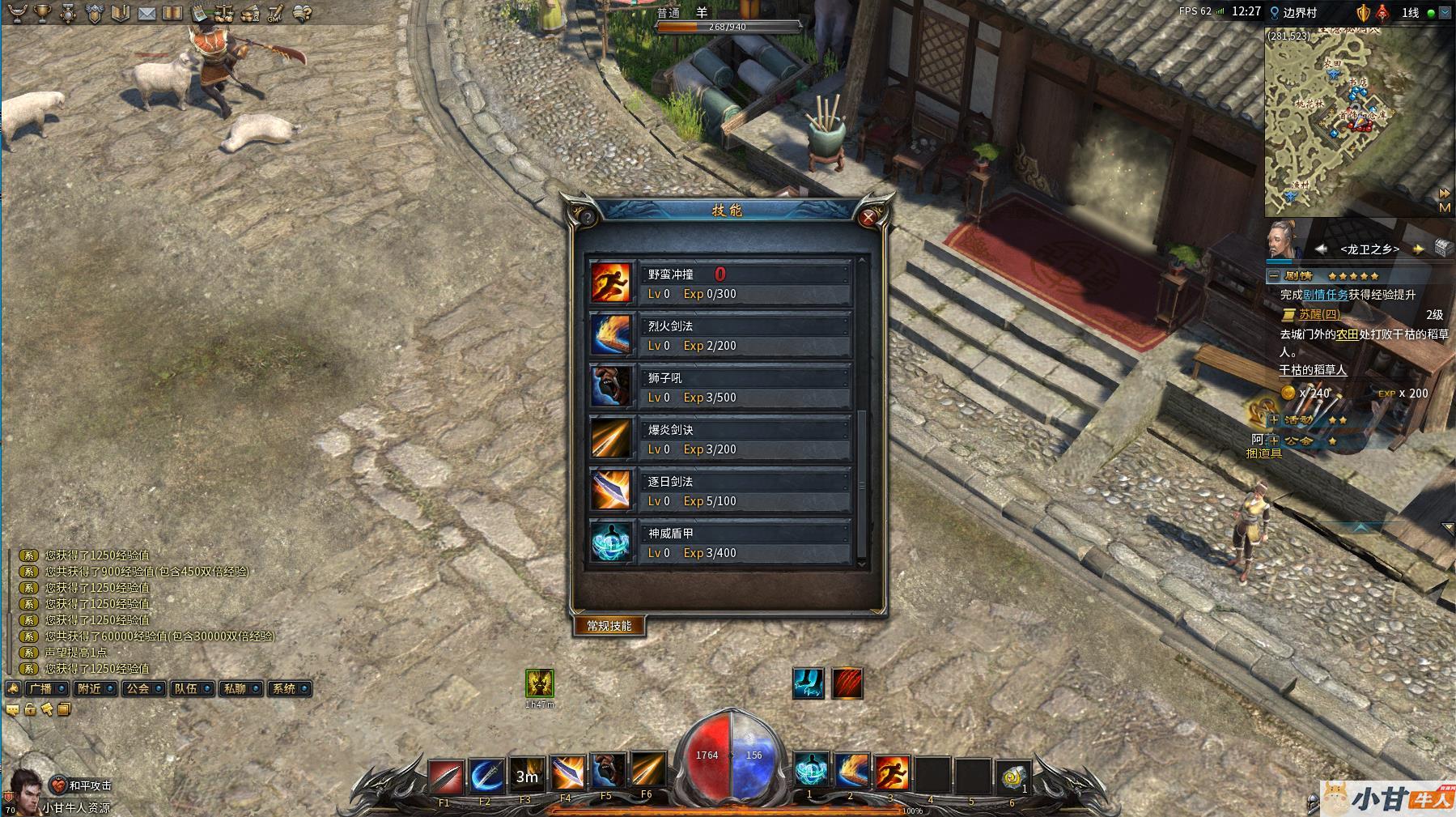Select the 队伍 chat channel
The width and height of the screenshot is (1456, 817).
tap(190, 689)
